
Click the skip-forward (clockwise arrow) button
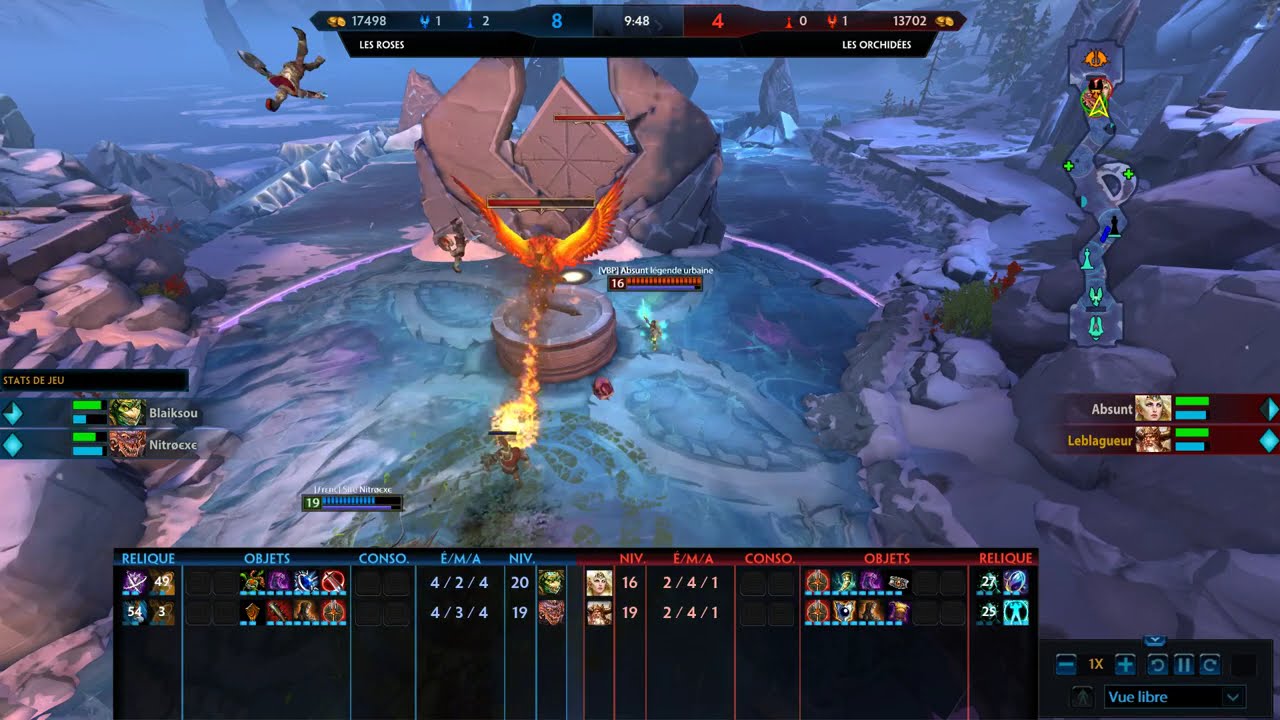pyautogui.click(x=1209, y=665)
